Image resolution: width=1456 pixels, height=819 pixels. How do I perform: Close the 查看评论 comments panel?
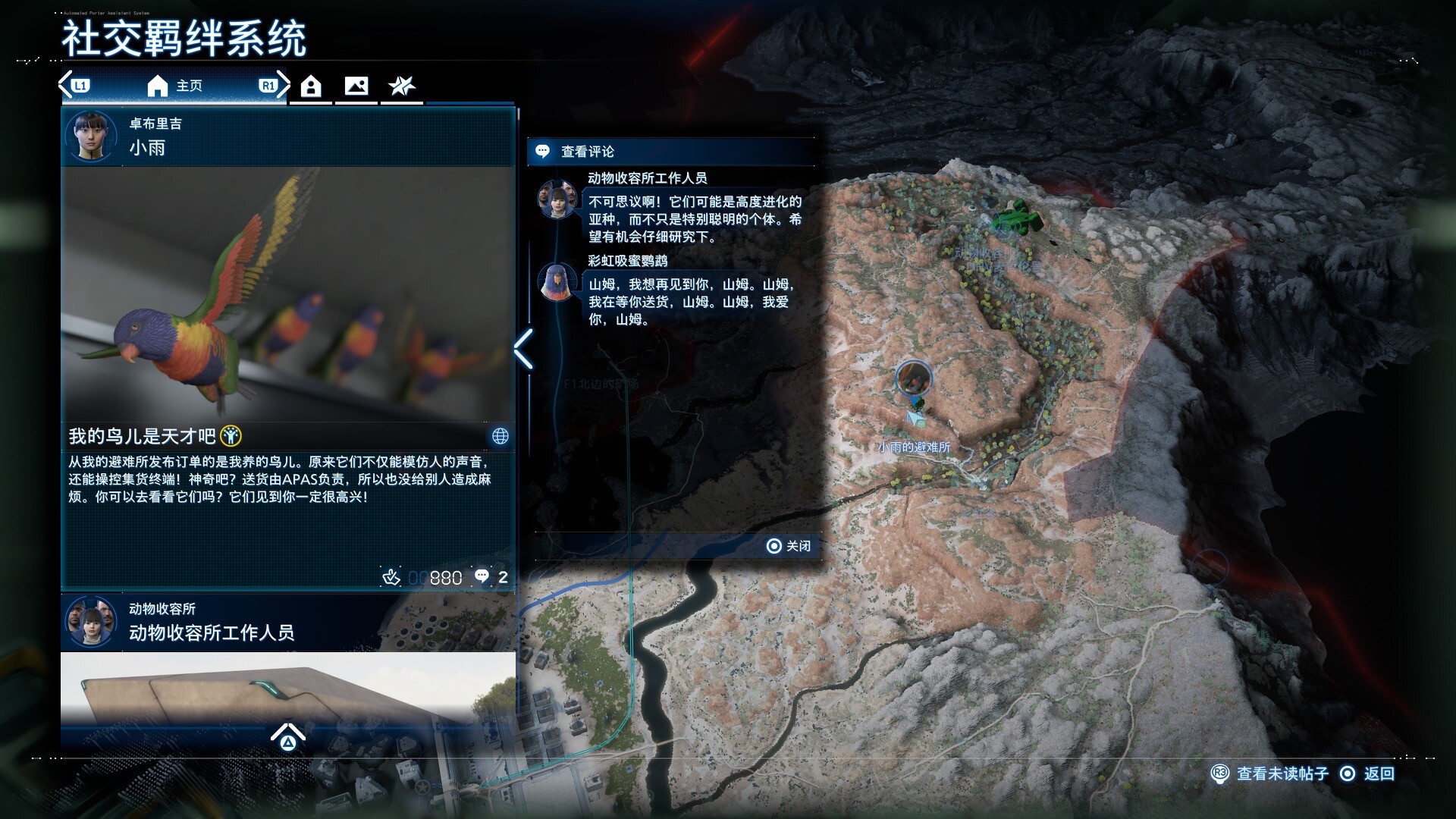pyautogui.click(x=789, y=546)
